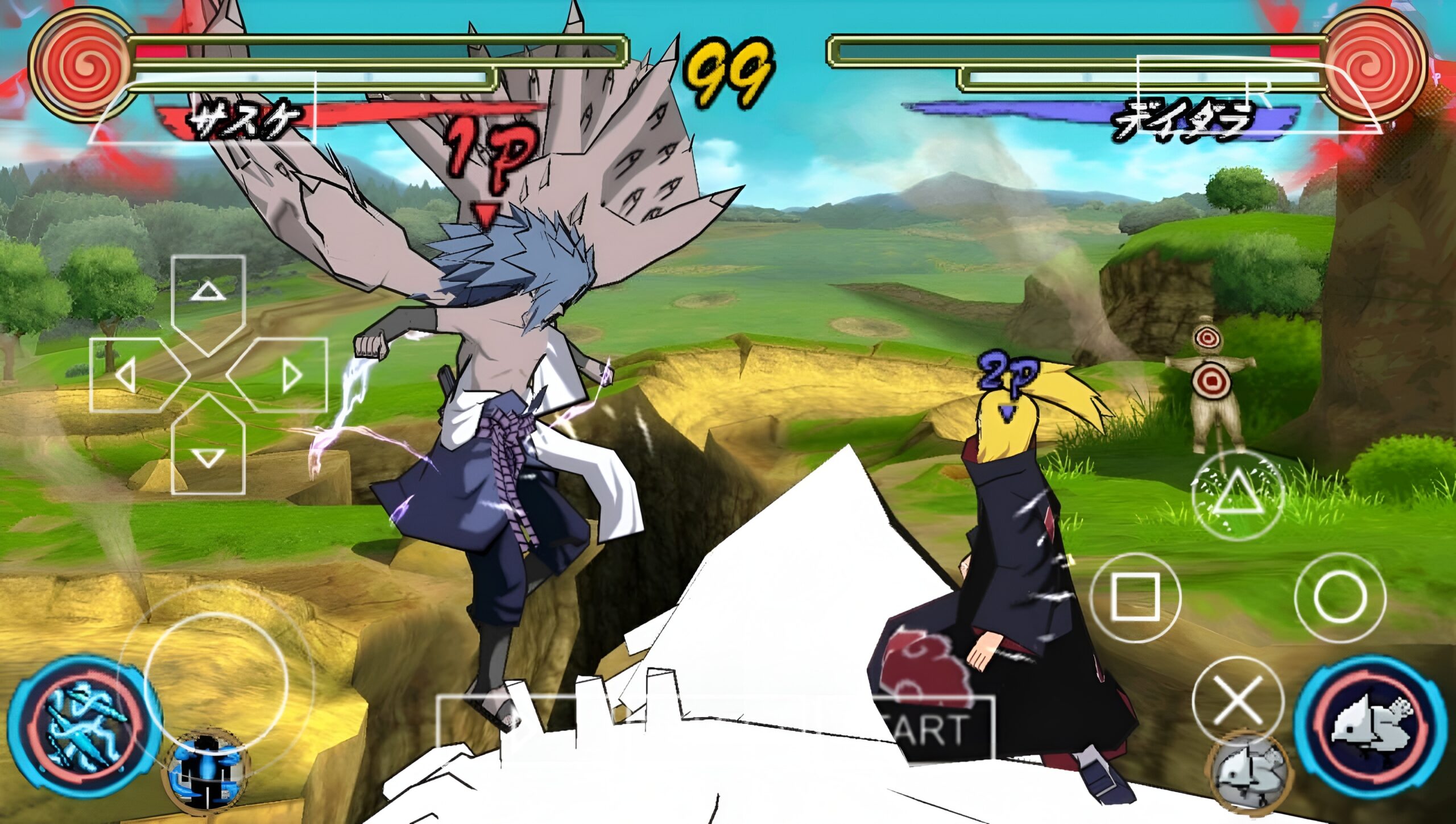
Task: Tap the on-screen triangle button
Action: click(x=1238, y=494)
